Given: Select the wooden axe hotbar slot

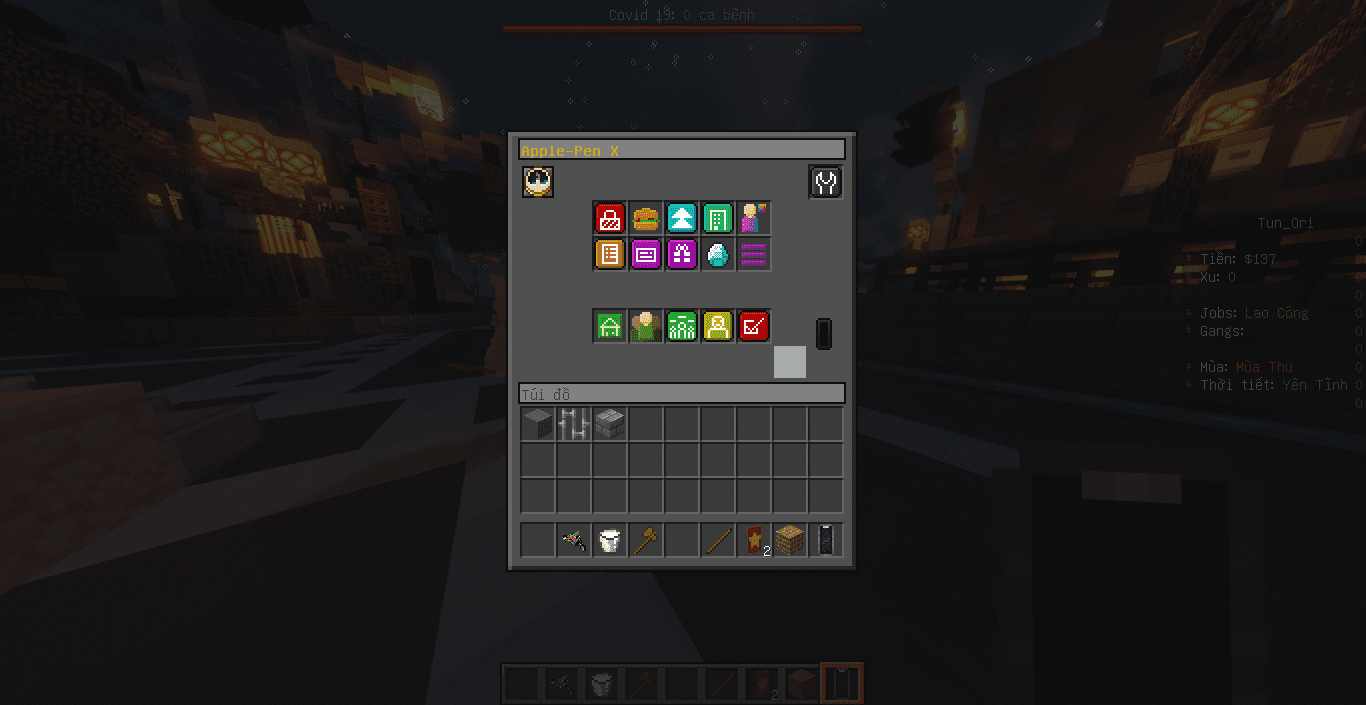Looking at the screenshot, I should 646,541.
